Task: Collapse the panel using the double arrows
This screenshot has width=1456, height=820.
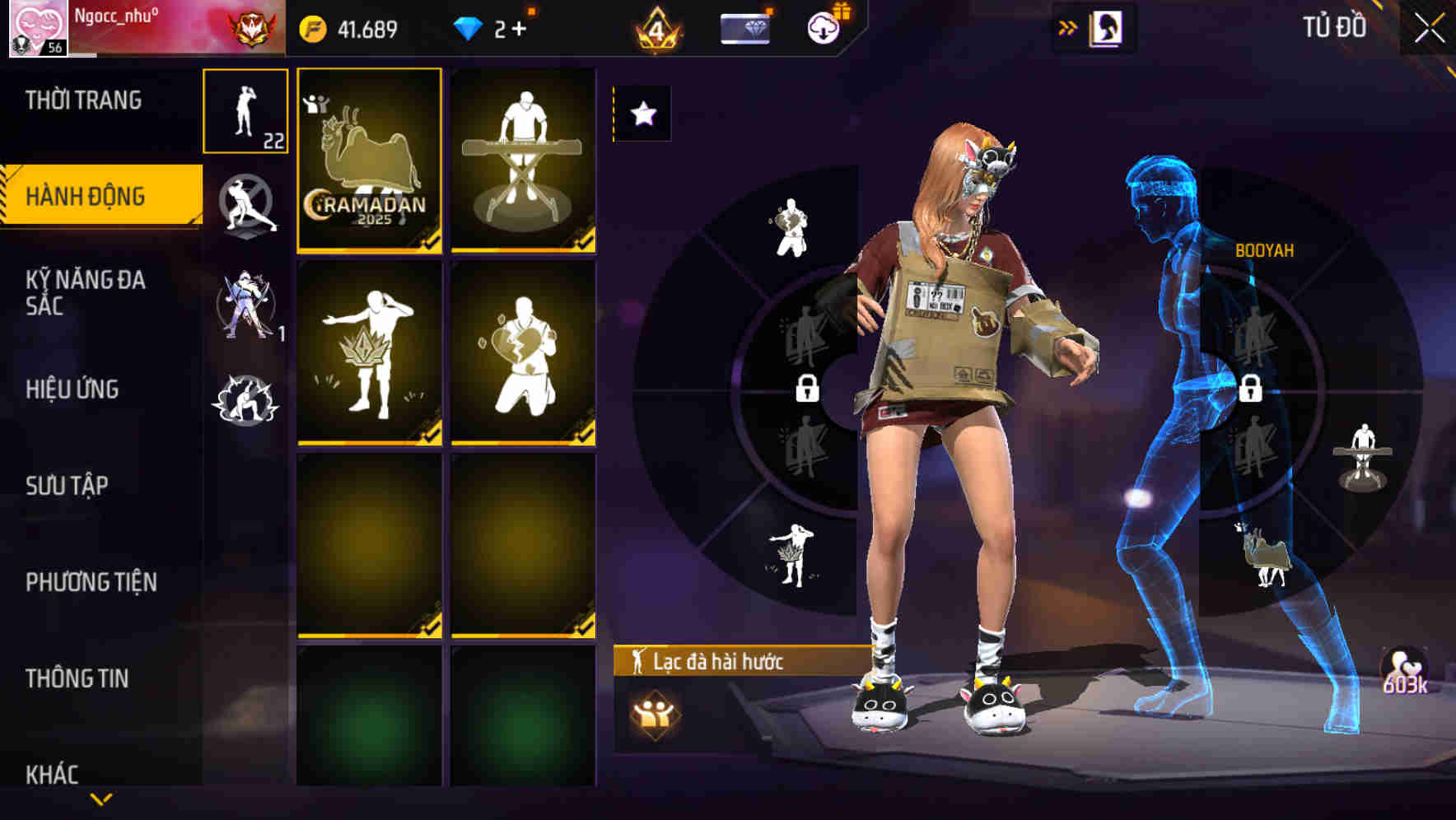Action: click(1068, 26)
